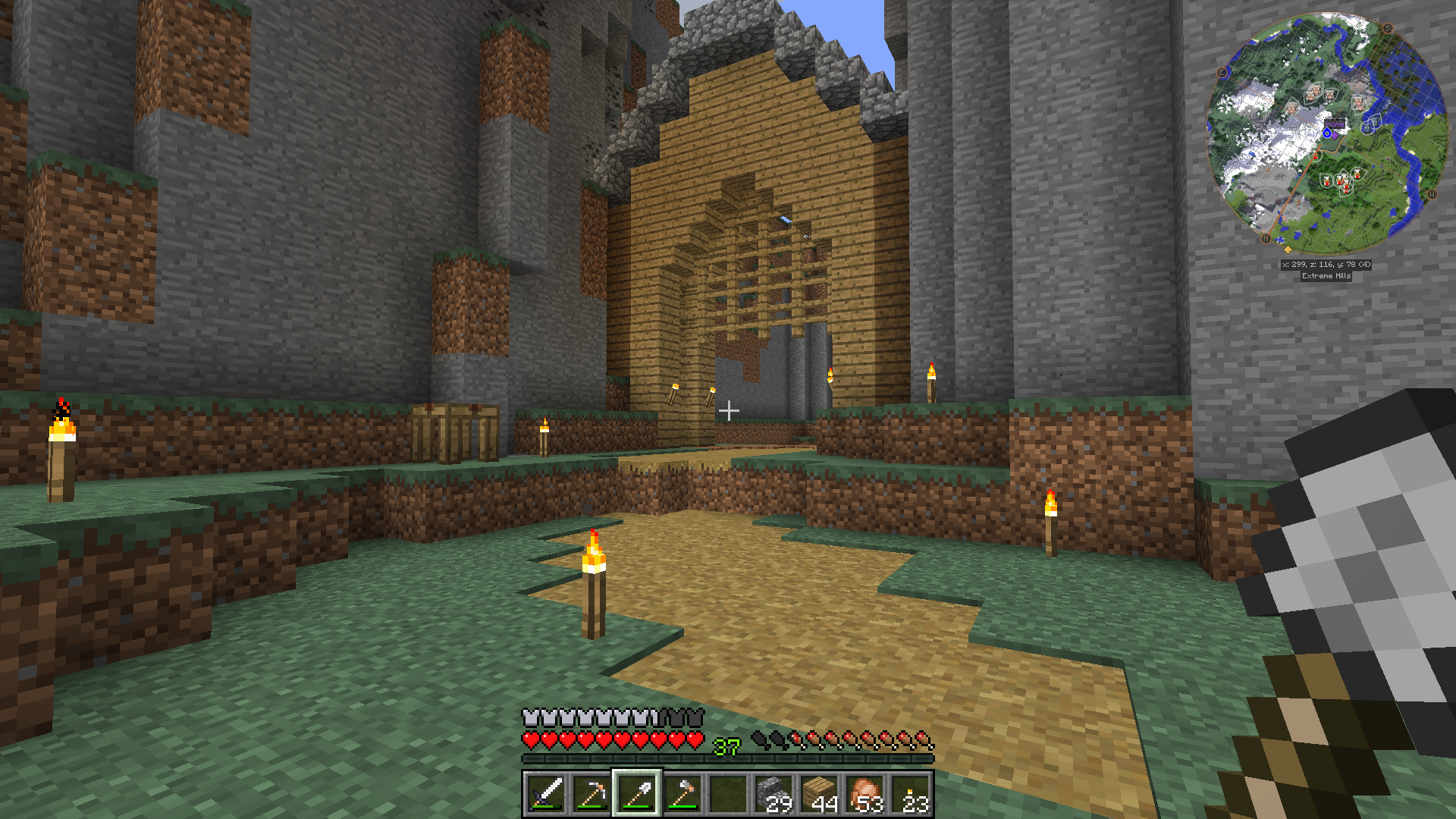Viewport: 1456px width, 819px height.
Task: Select the cooked meat stack
Action: (864, 794)
